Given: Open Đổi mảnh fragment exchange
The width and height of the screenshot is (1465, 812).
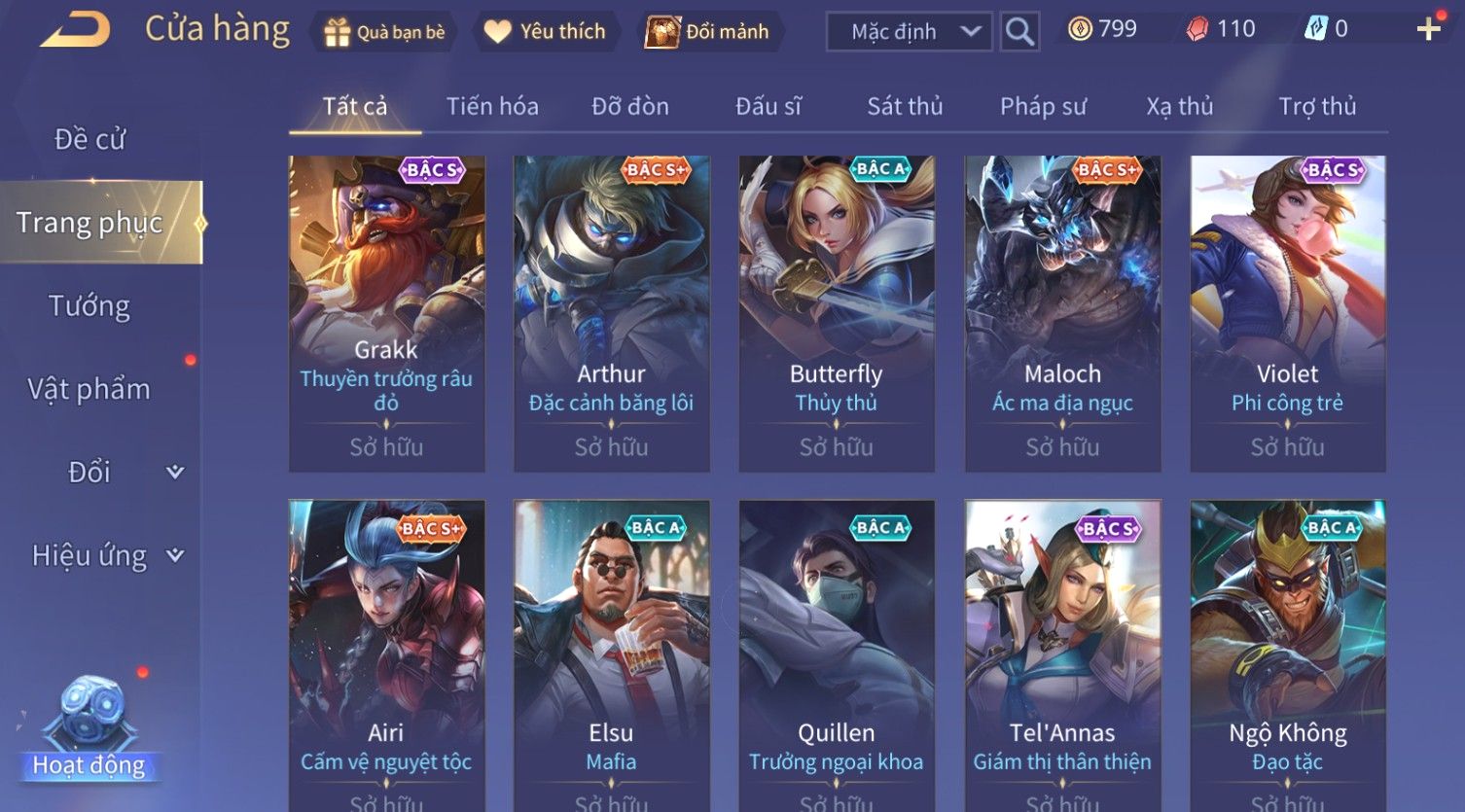Looking at the screenshot, I should (x=708, y=32).
